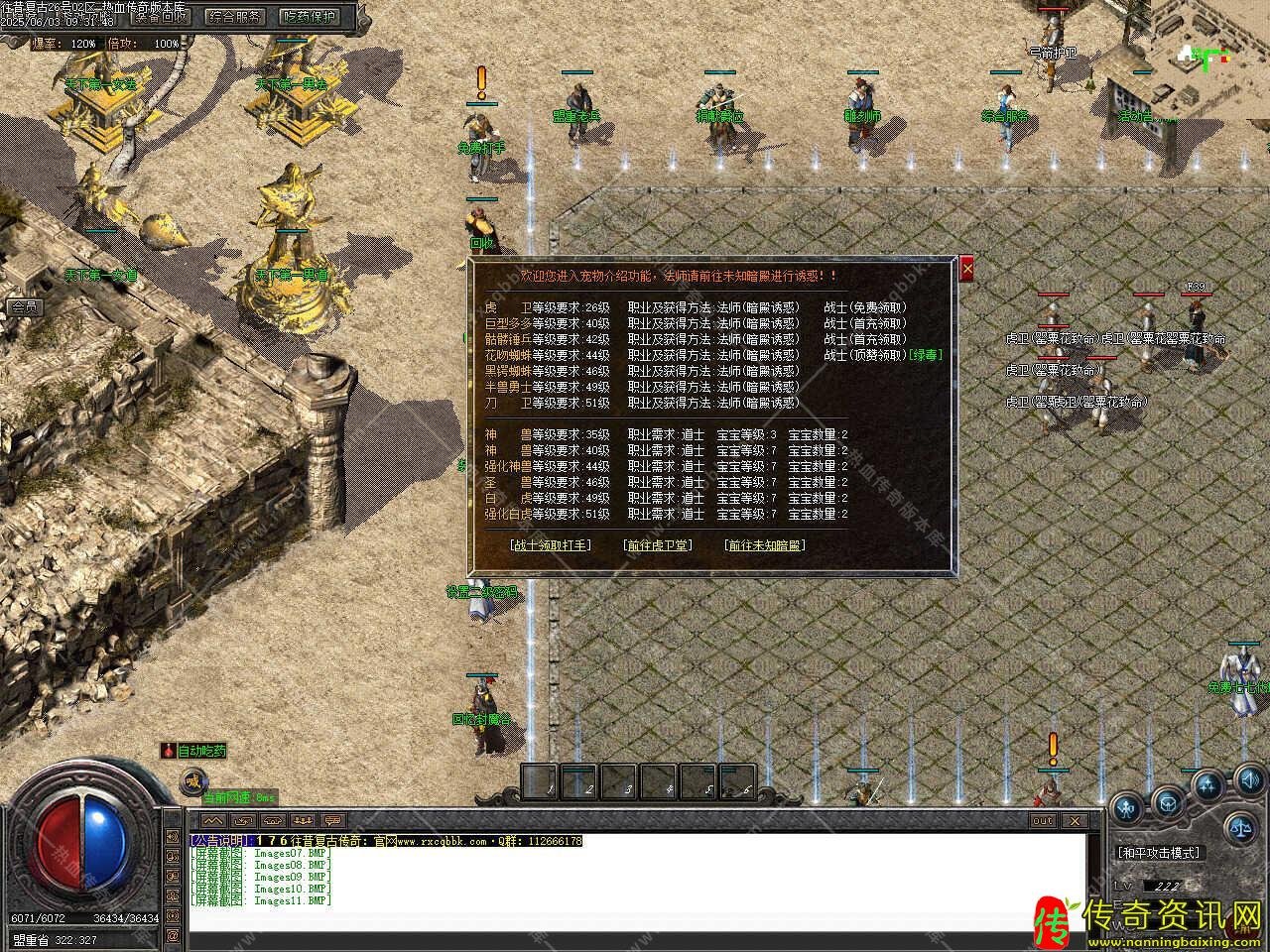
Task: Select the 绿毒 green poison link
Action: [926, 355]
